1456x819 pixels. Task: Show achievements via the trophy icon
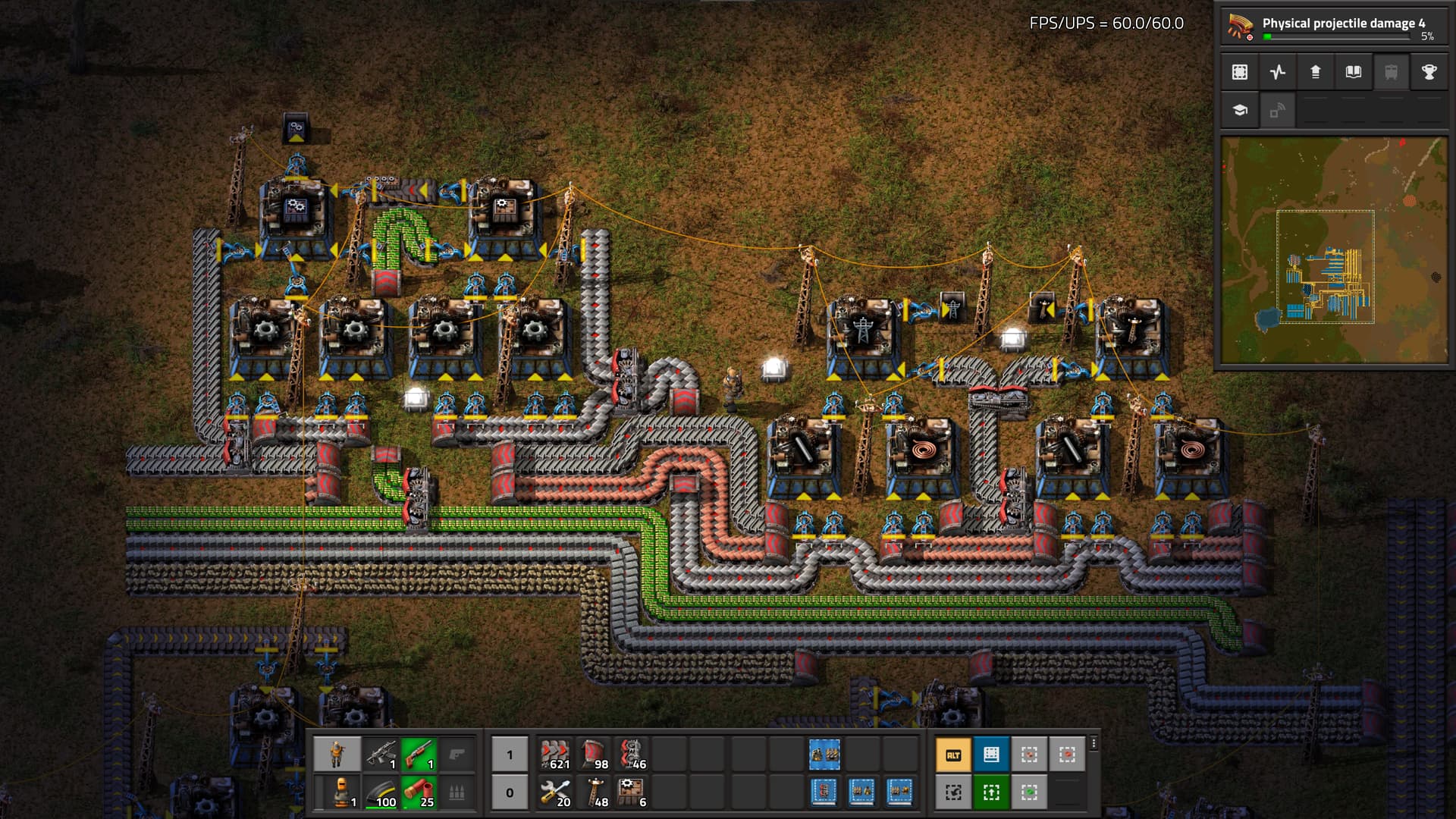(1429, 72)
